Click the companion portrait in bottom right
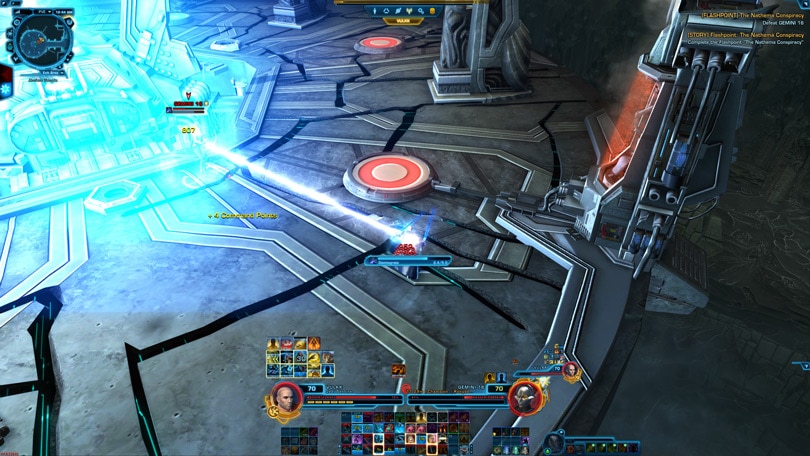The image size is (810, 456). pyautogui.click(x=556, y=440)
